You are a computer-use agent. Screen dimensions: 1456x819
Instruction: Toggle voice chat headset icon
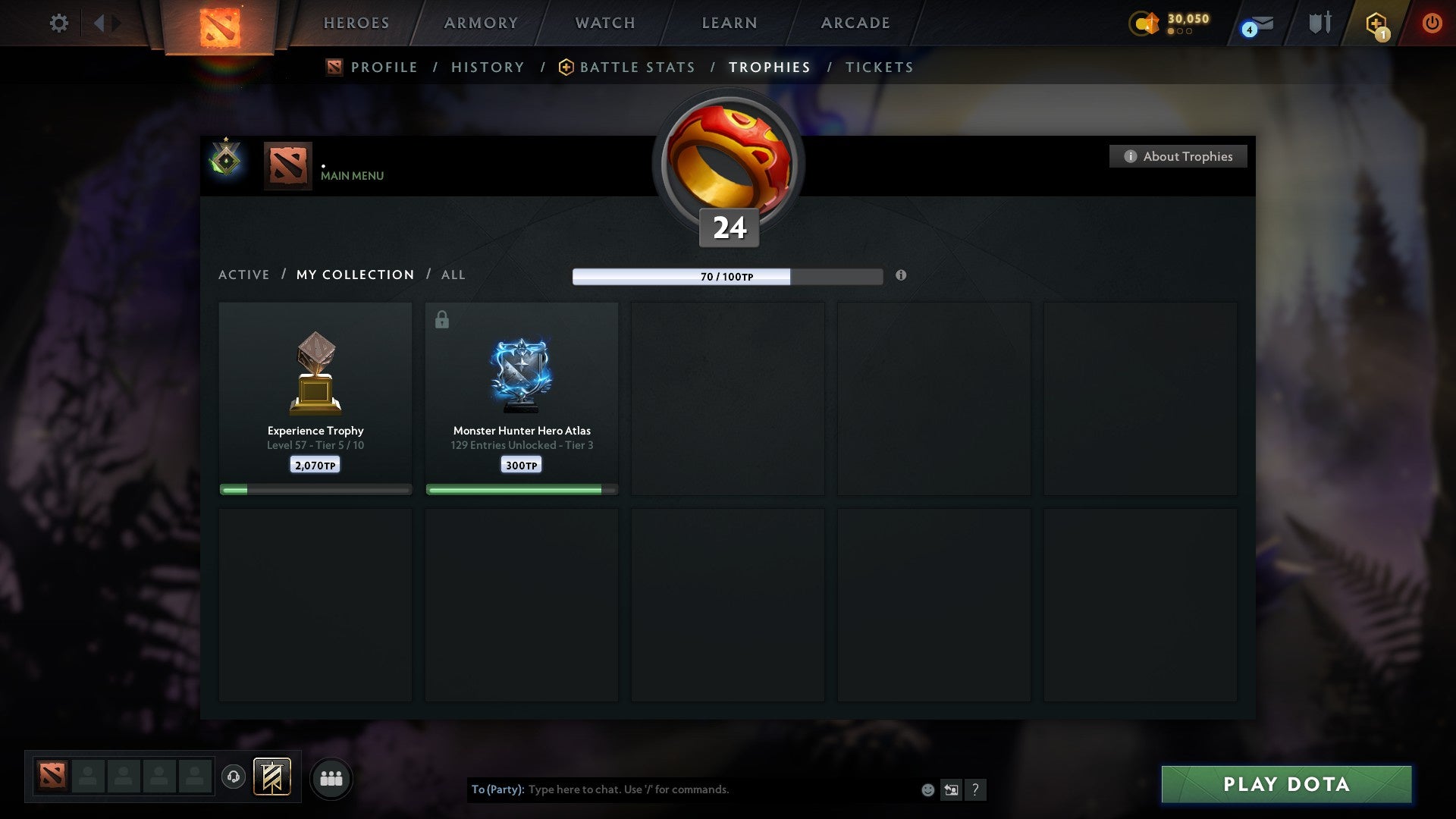click(x=233, y=777)
